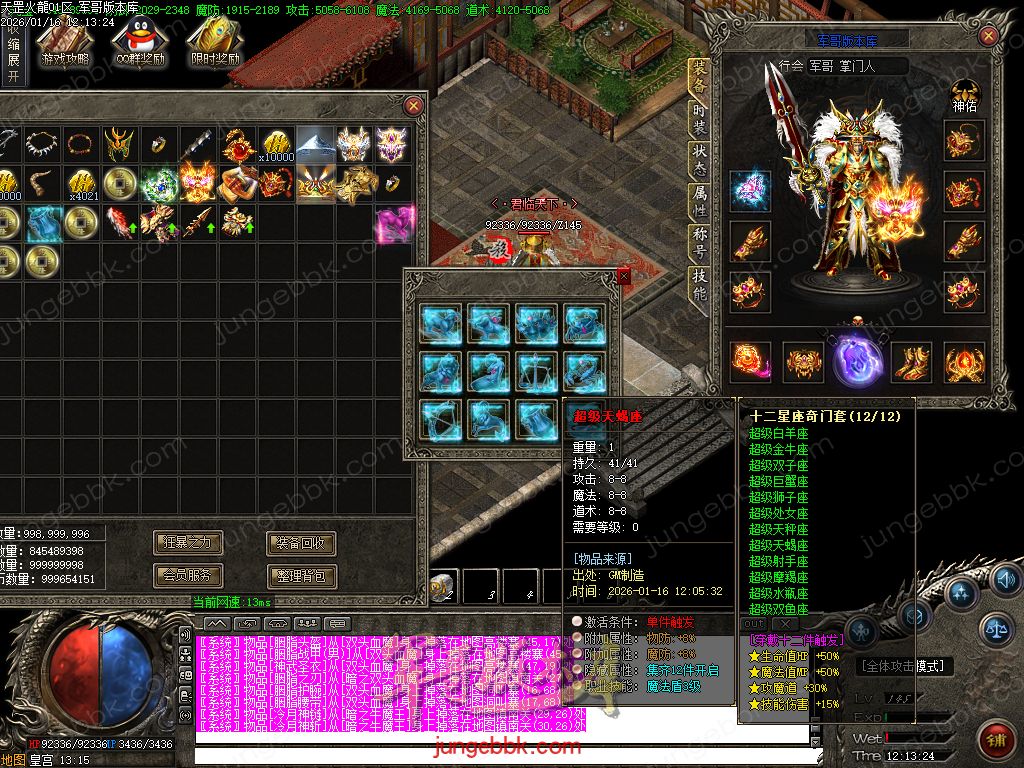The image size is (1024, 768).
Task: Sort the bag with 整理背包
Action: point(300,575)
